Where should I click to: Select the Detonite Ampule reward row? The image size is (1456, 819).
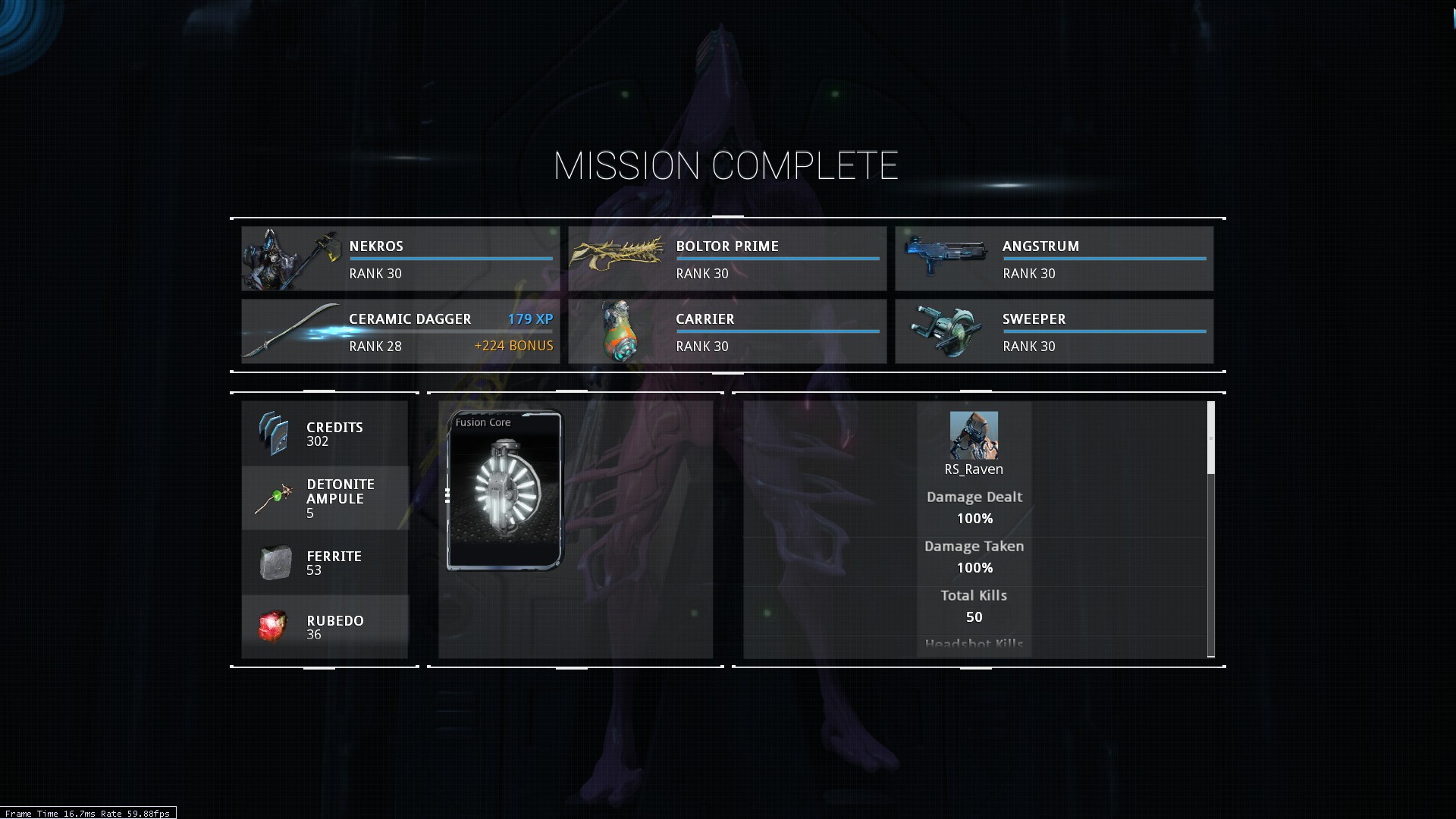tap(325, 498)
